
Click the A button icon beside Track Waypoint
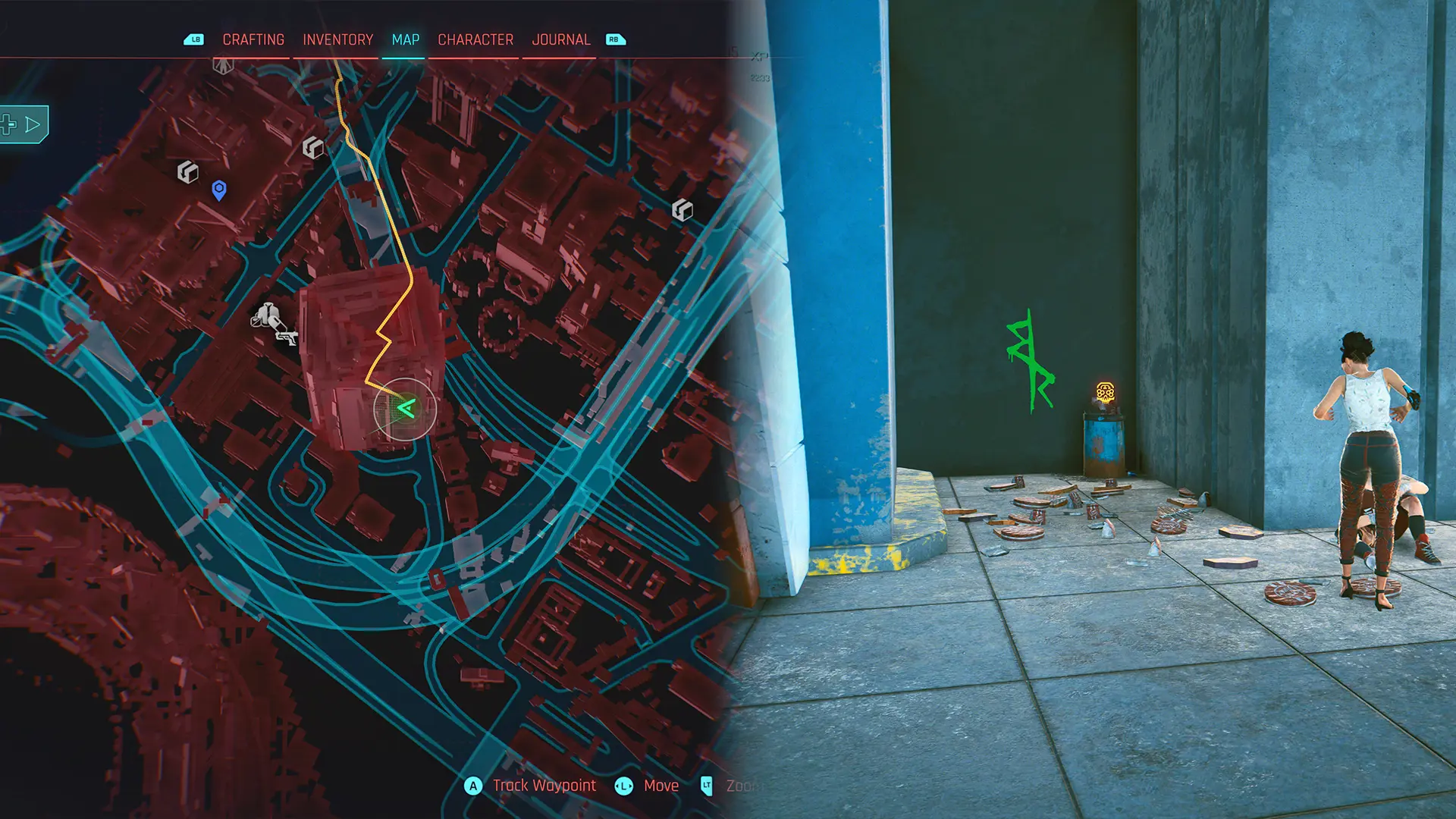[473, 786]
